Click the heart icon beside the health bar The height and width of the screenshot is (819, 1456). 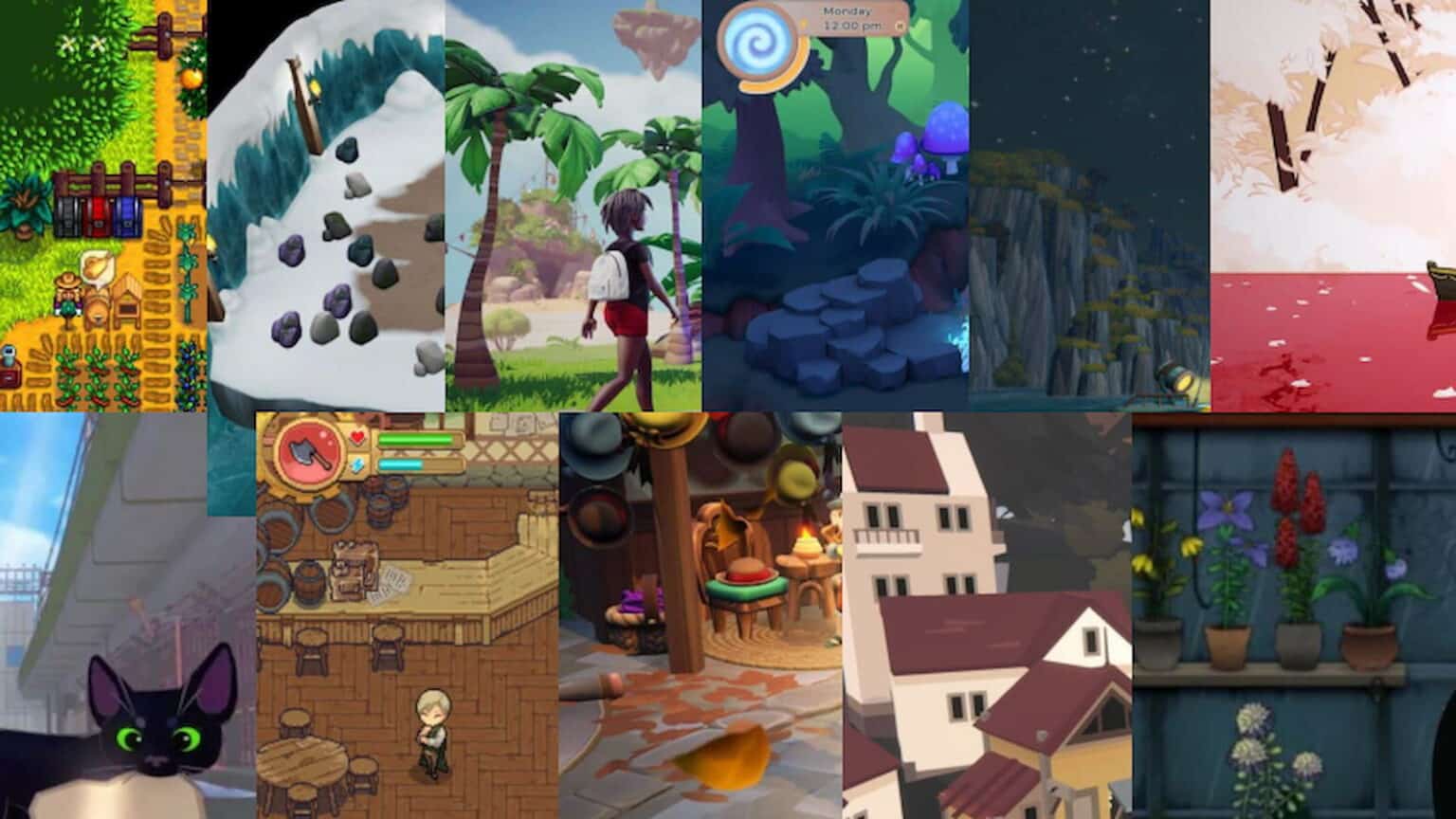(357, 437)
